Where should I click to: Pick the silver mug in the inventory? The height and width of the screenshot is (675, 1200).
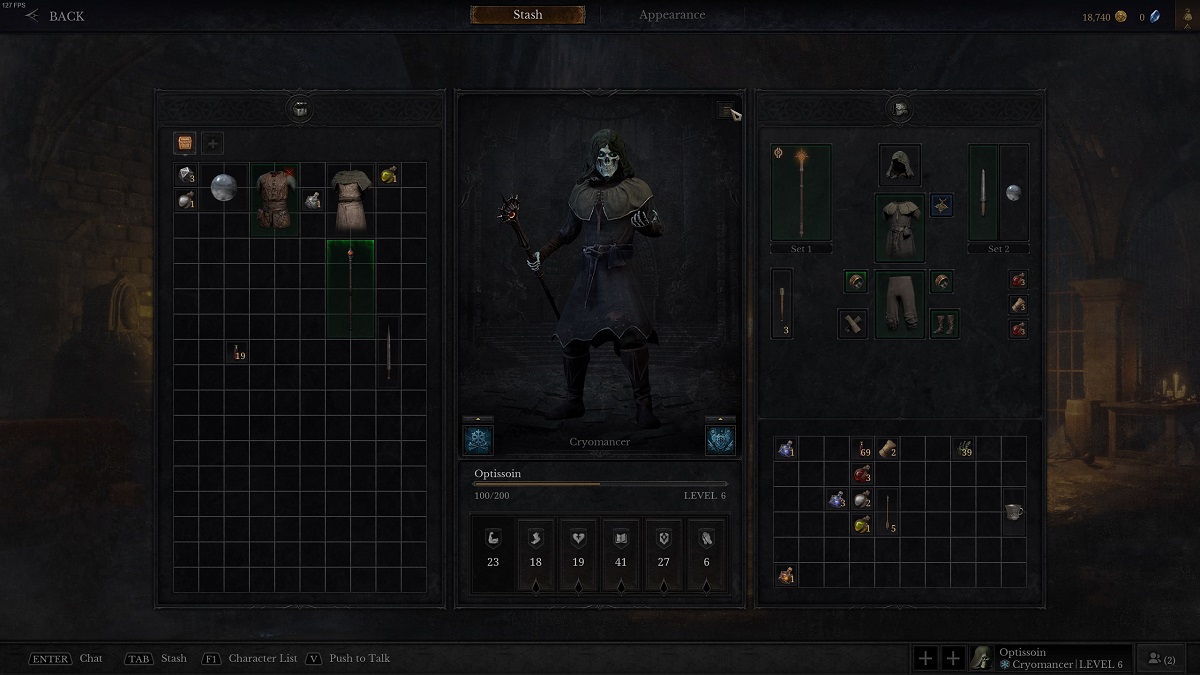coord(1013,511)
